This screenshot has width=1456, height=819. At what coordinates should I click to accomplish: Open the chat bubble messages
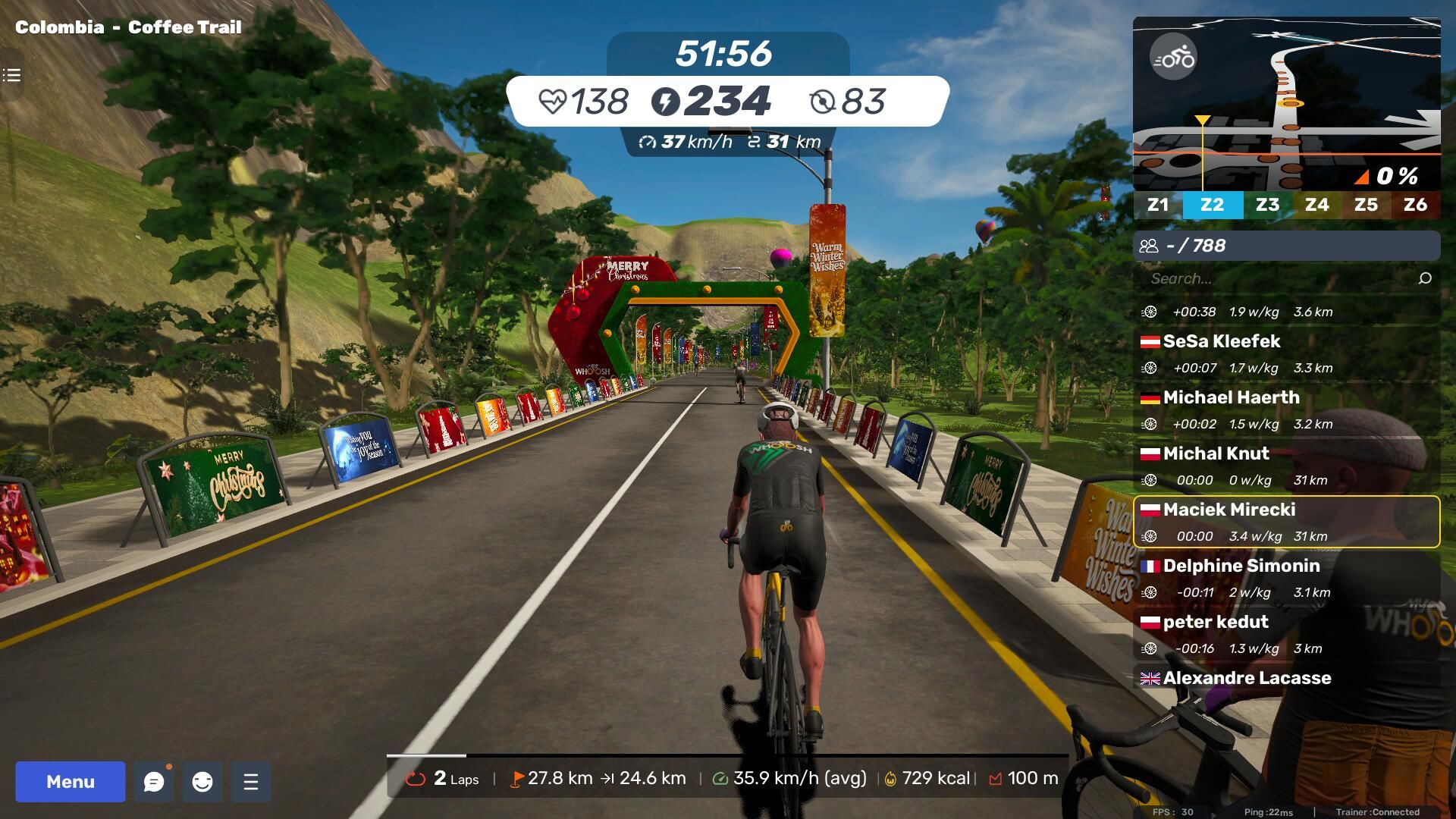[154, 782]
